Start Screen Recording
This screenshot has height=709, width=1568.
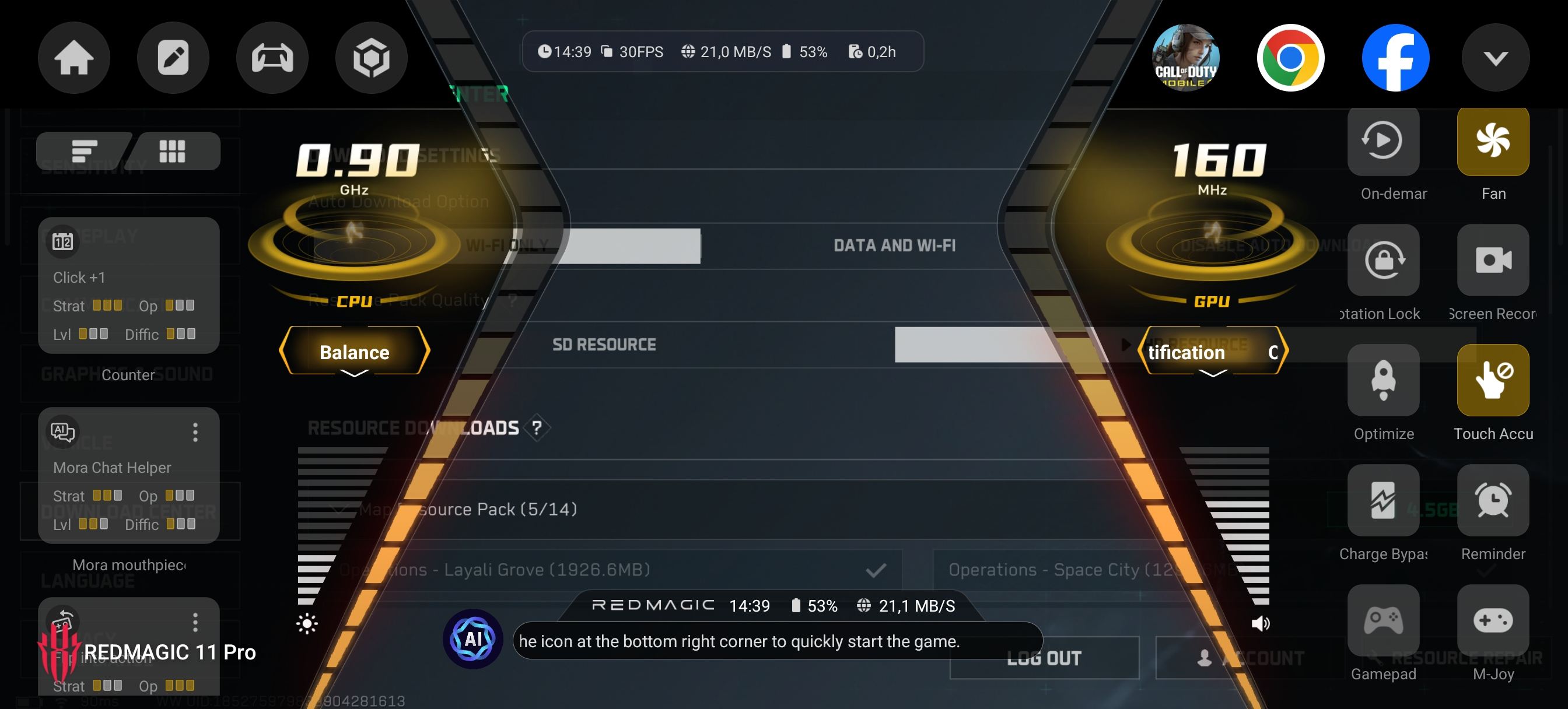tap(1493, 261)
